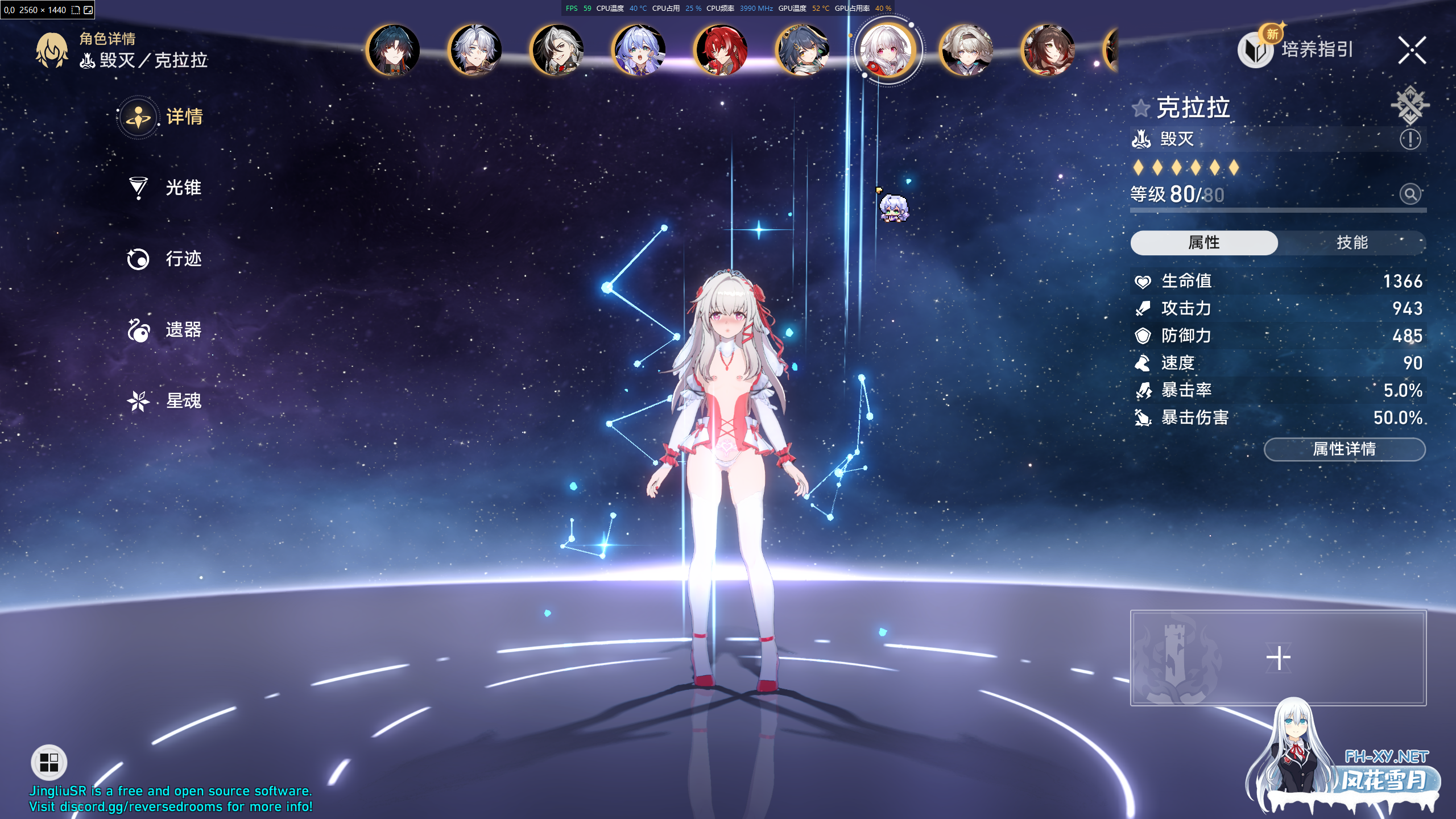Select the 详情 sidebar icon
1456x819 pixels.
coord(138,116)
